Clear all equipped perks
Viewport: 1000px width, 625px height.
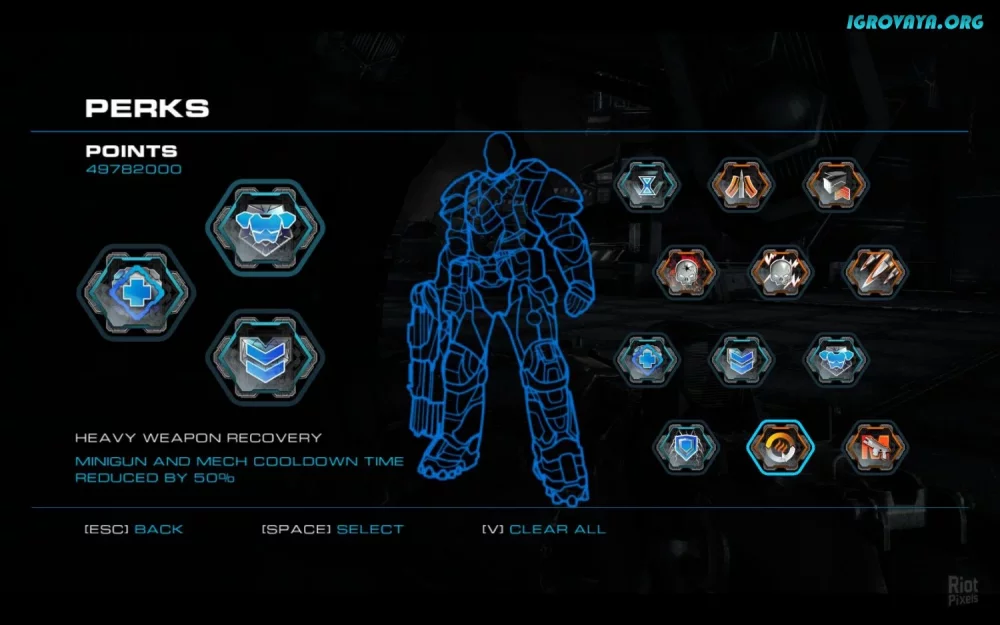click(557, 529)
